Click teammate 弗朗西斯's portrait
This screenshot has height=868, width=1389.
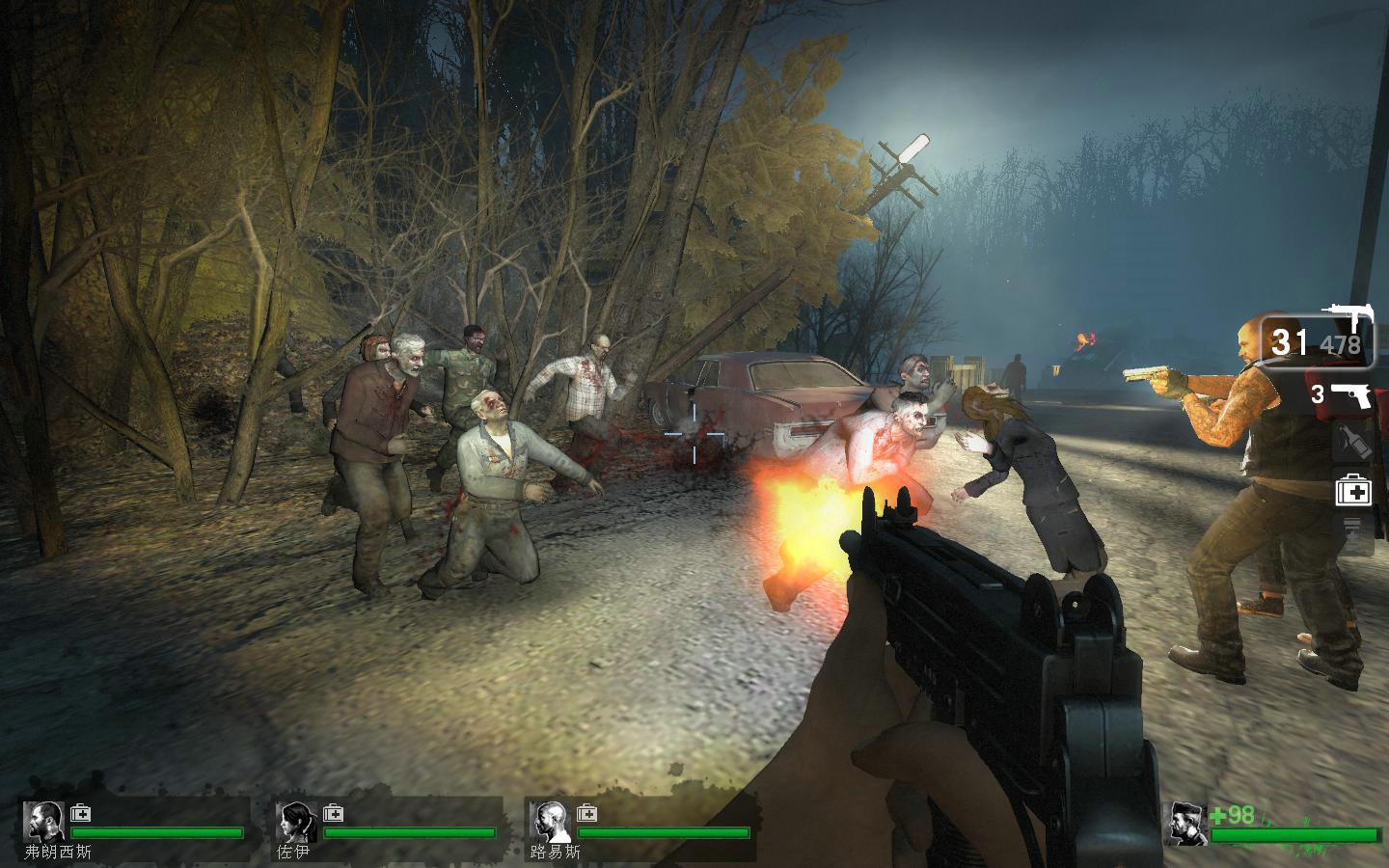(43, 822)
